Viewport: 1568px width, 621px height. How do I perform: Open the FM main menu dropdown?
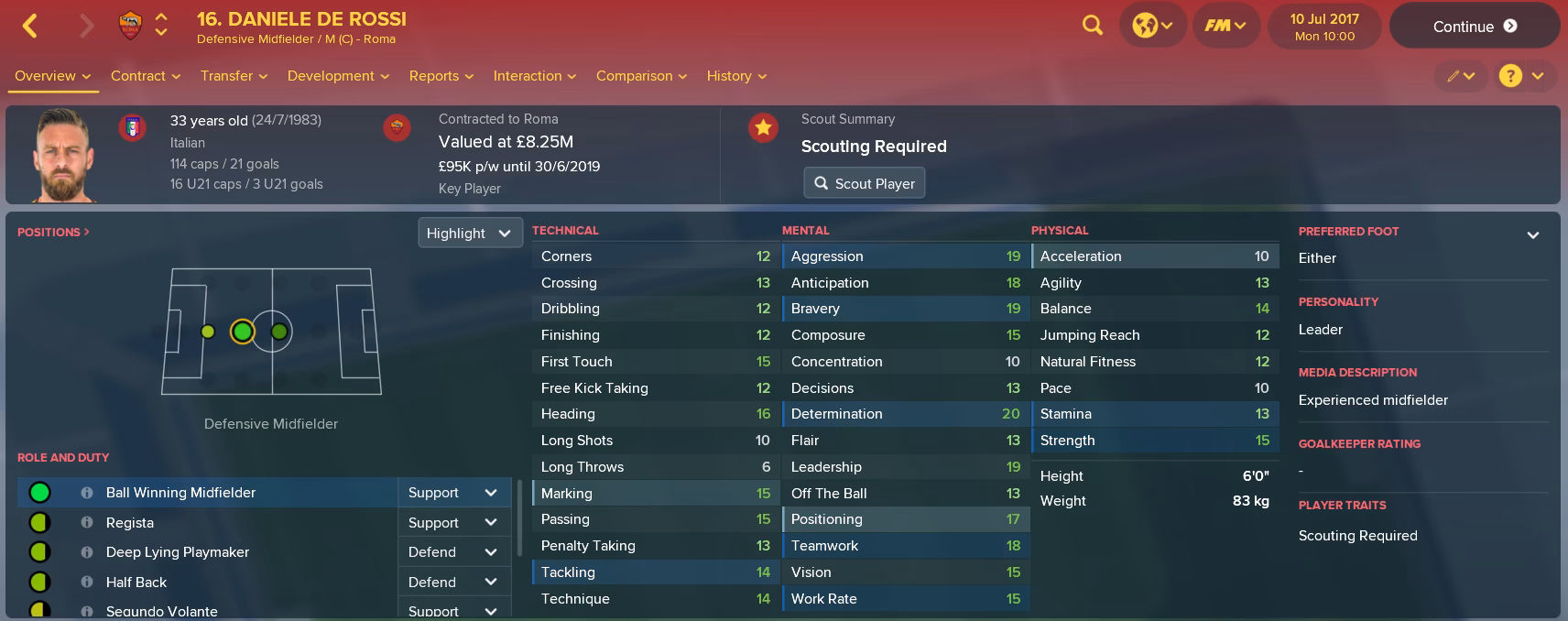point(1225,26)
